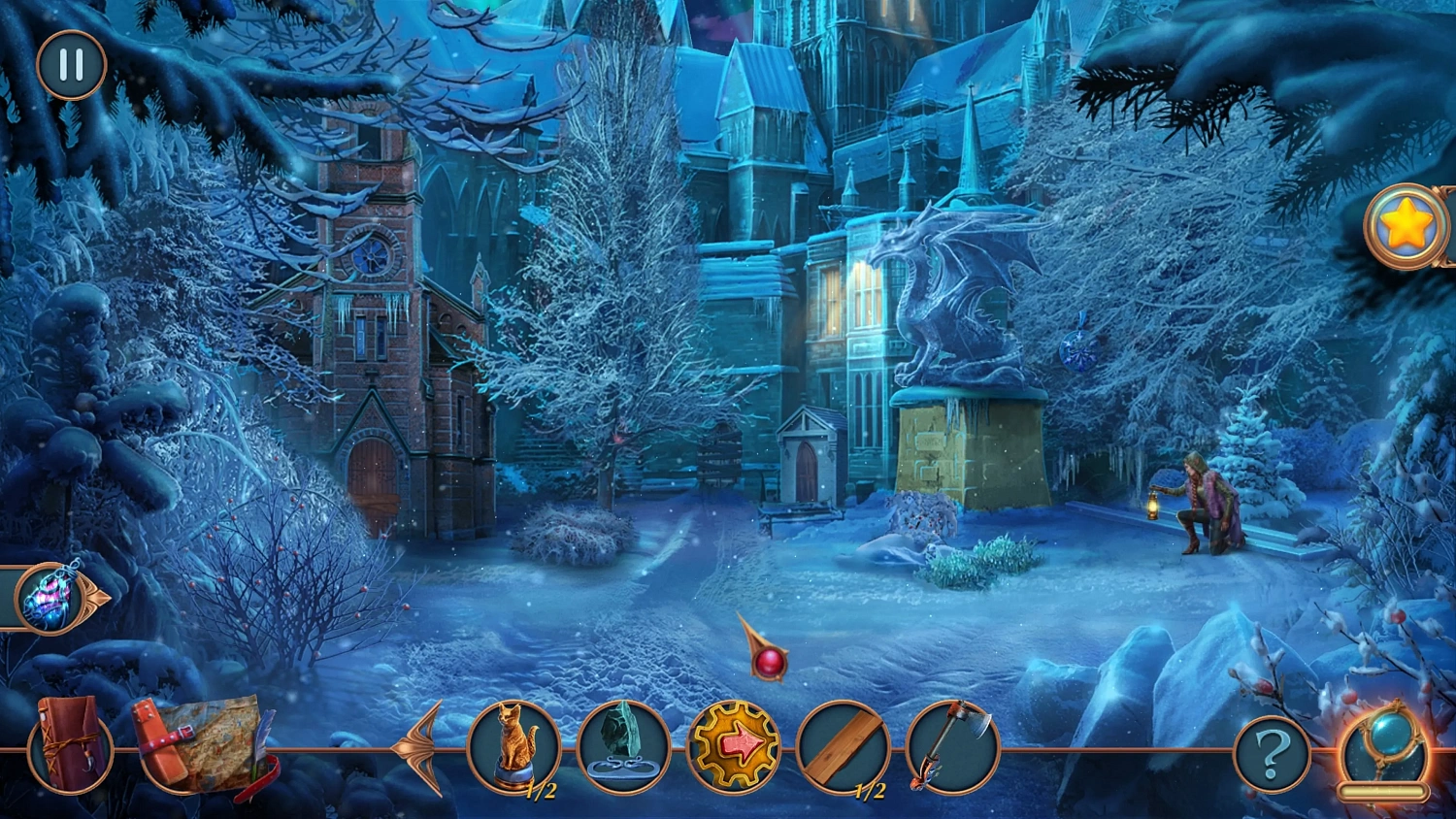Pause the game

point(71,65)
